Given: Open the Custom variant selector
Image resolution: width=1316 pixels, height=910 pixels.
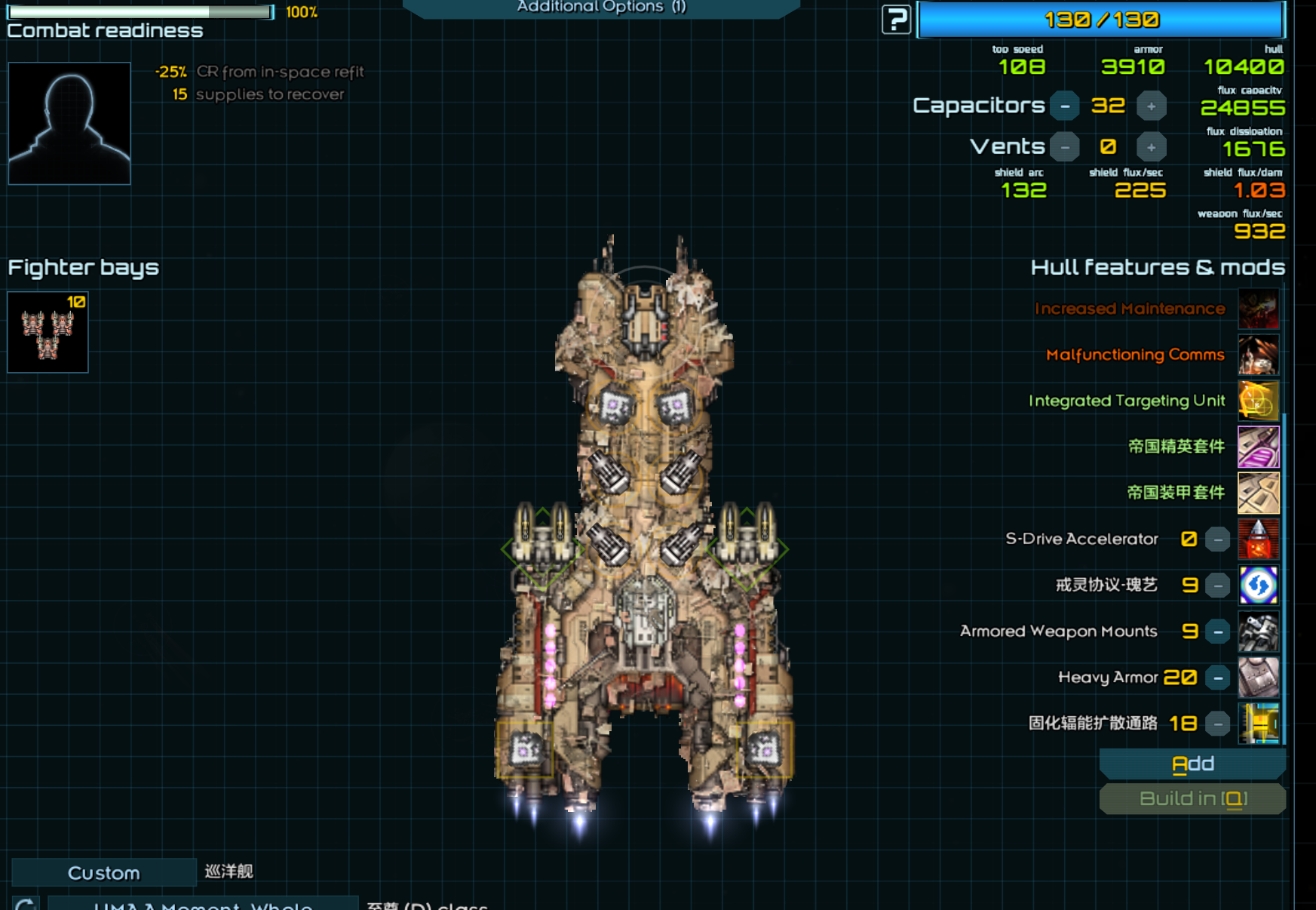Looking at the screenshot, I should 104,873.
